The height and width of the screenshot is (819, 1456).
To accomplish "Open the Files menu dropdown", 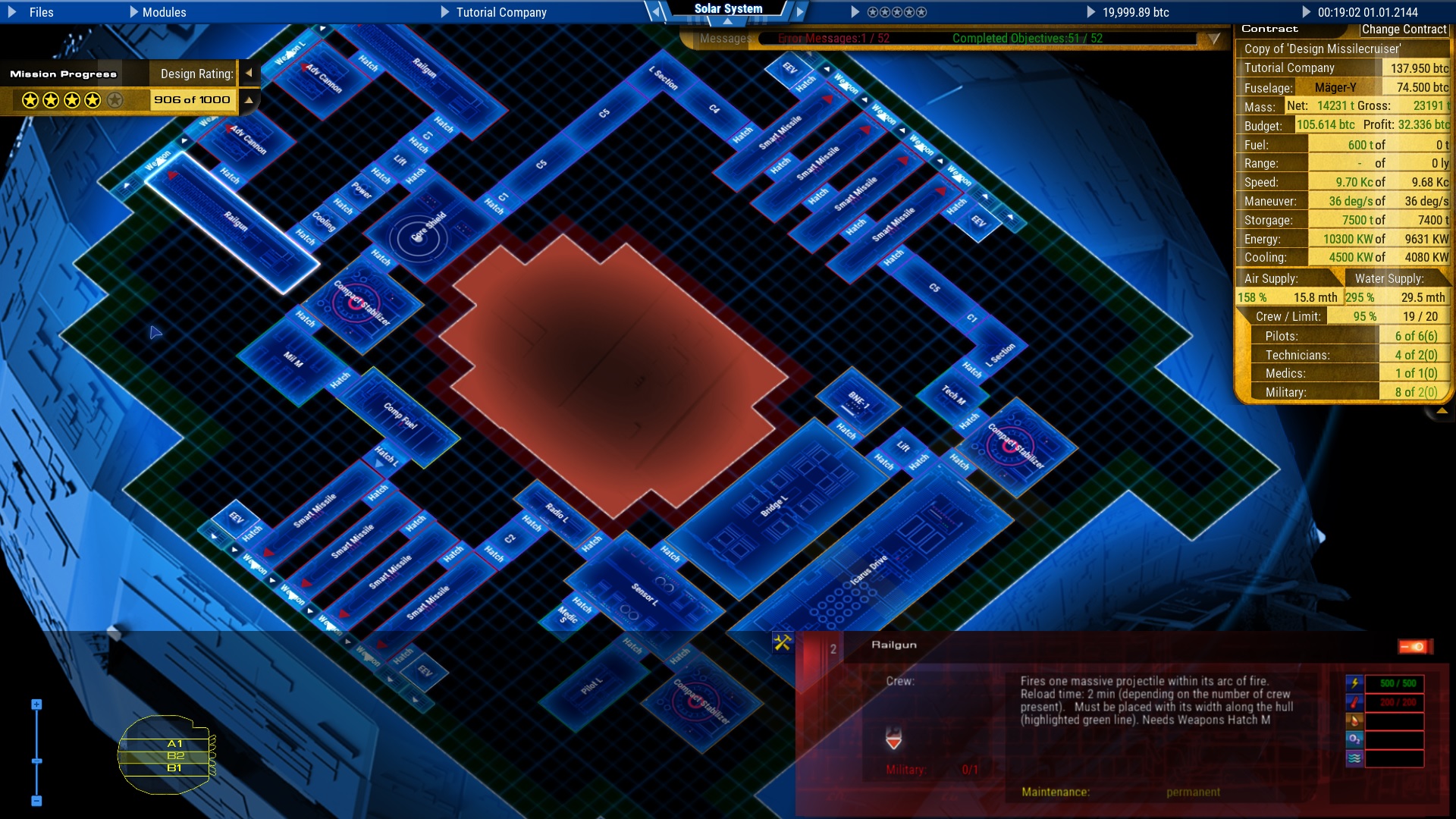I will pos(42,12).
